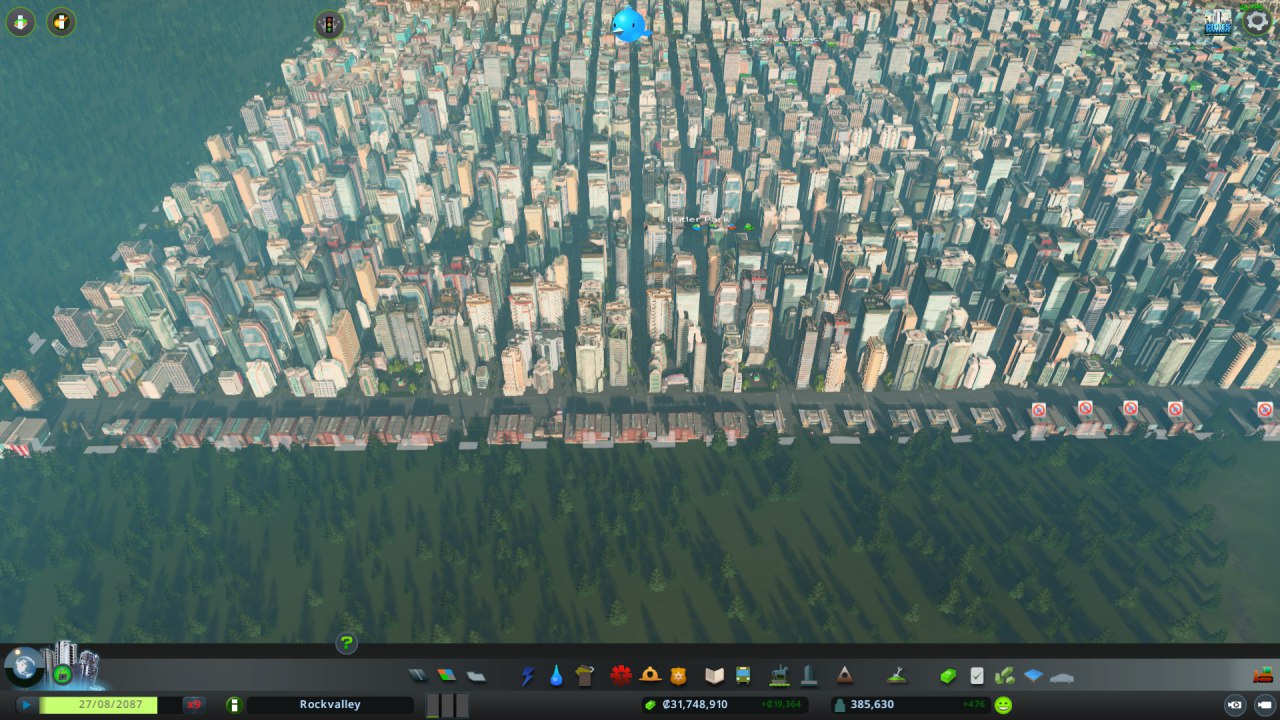The height and width of the screenshot is (720, 1280).
Task: Open the Police badge menu
Action: click(x=678, y=676)
